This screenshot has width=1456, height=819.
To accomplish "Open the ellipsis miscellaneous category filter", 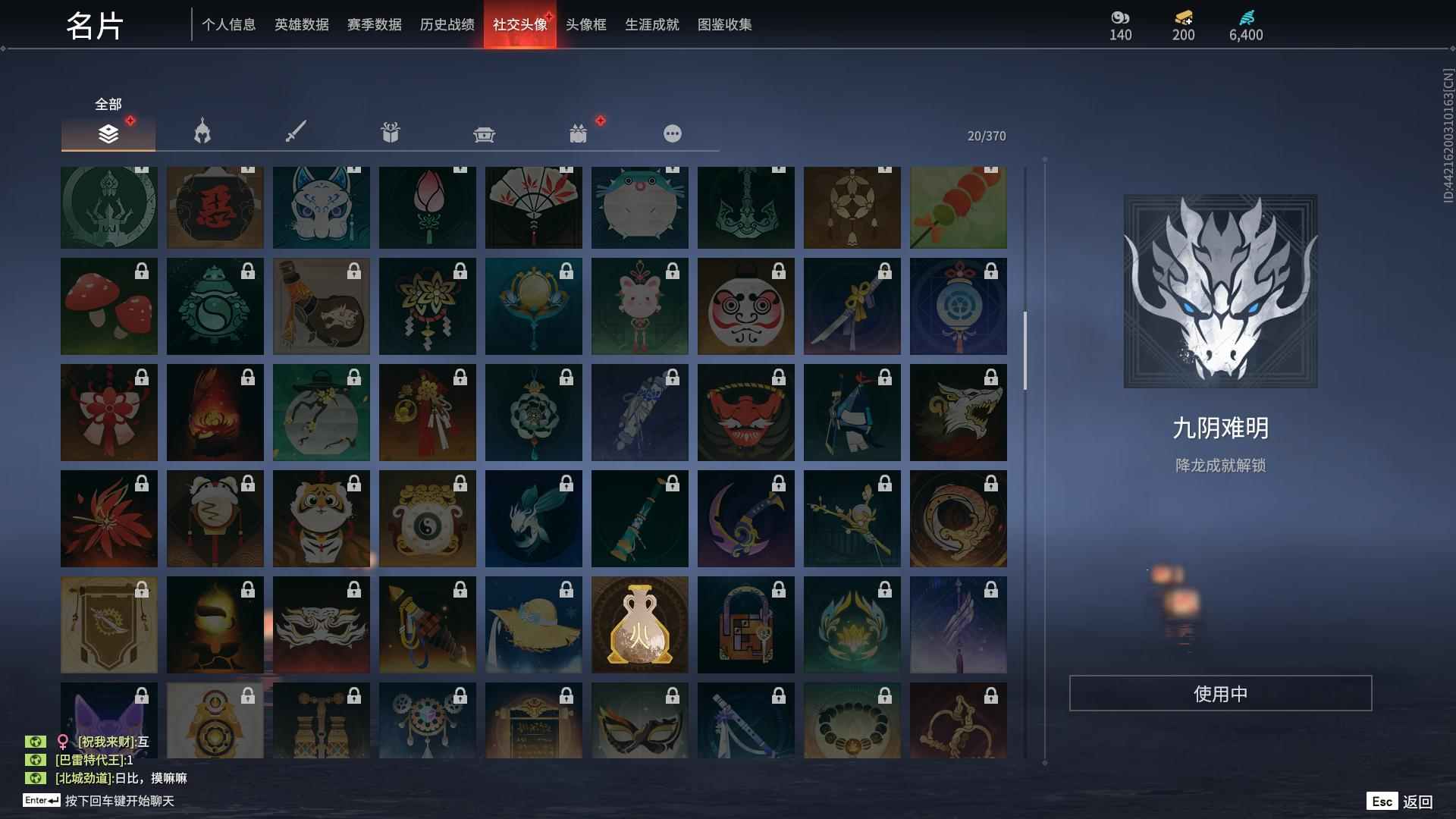I will pos(672,133).
